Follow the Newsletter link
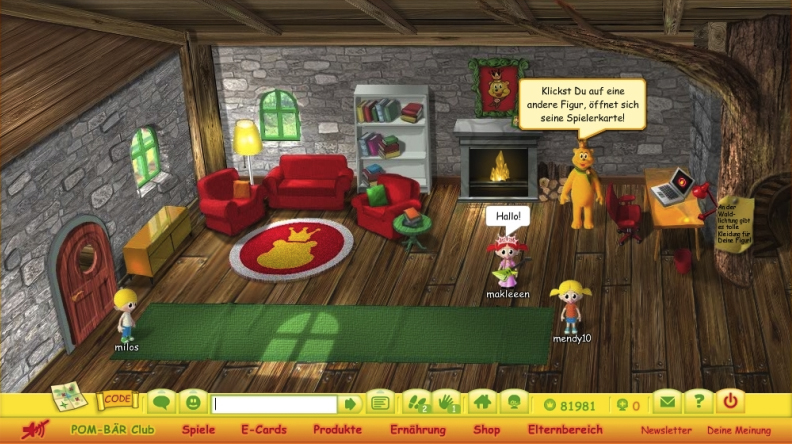 [666, 431]
